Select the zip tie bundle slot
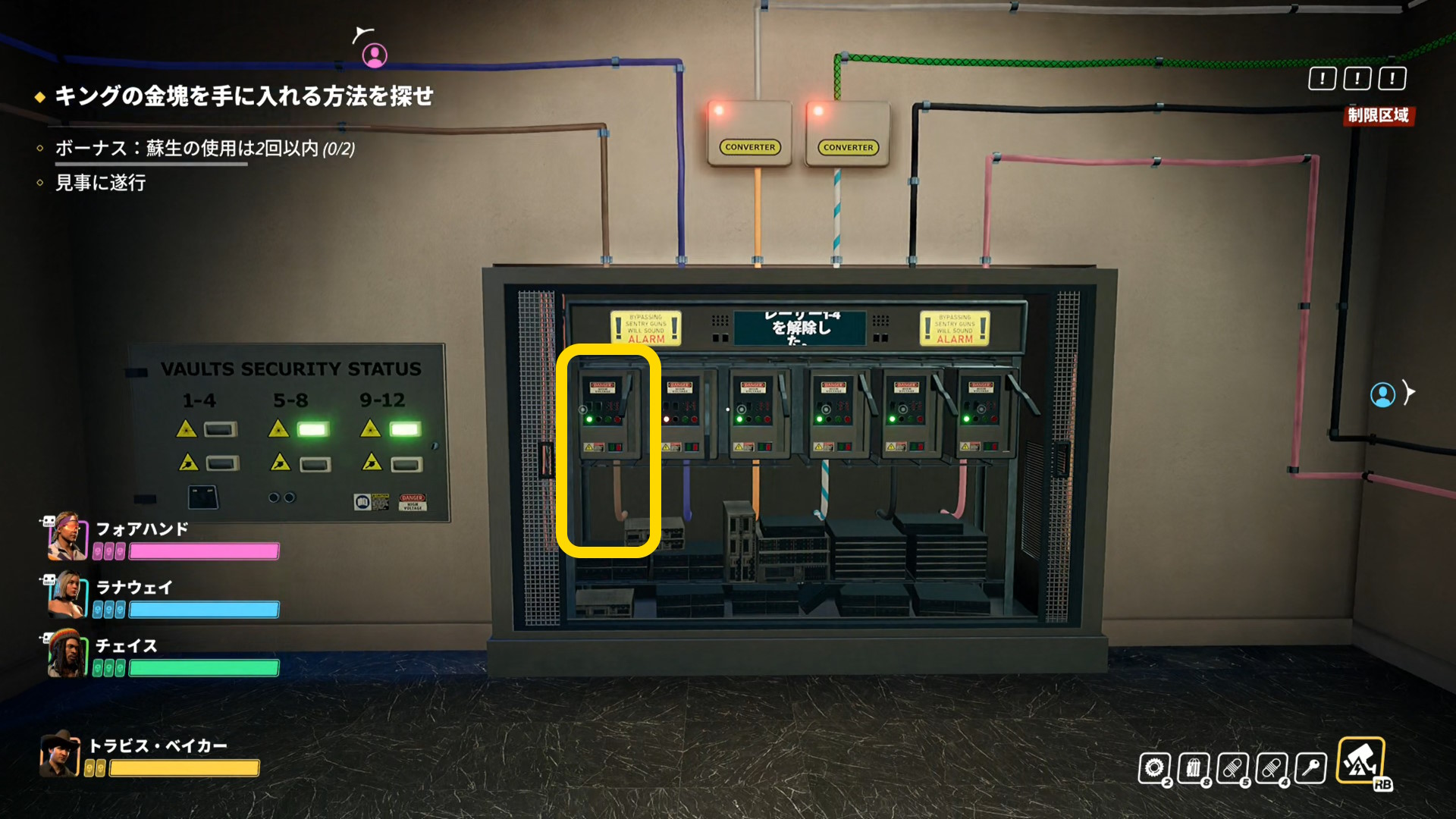The height and width of the screenshot is (819, 1456). click(x=1194, y=768)
